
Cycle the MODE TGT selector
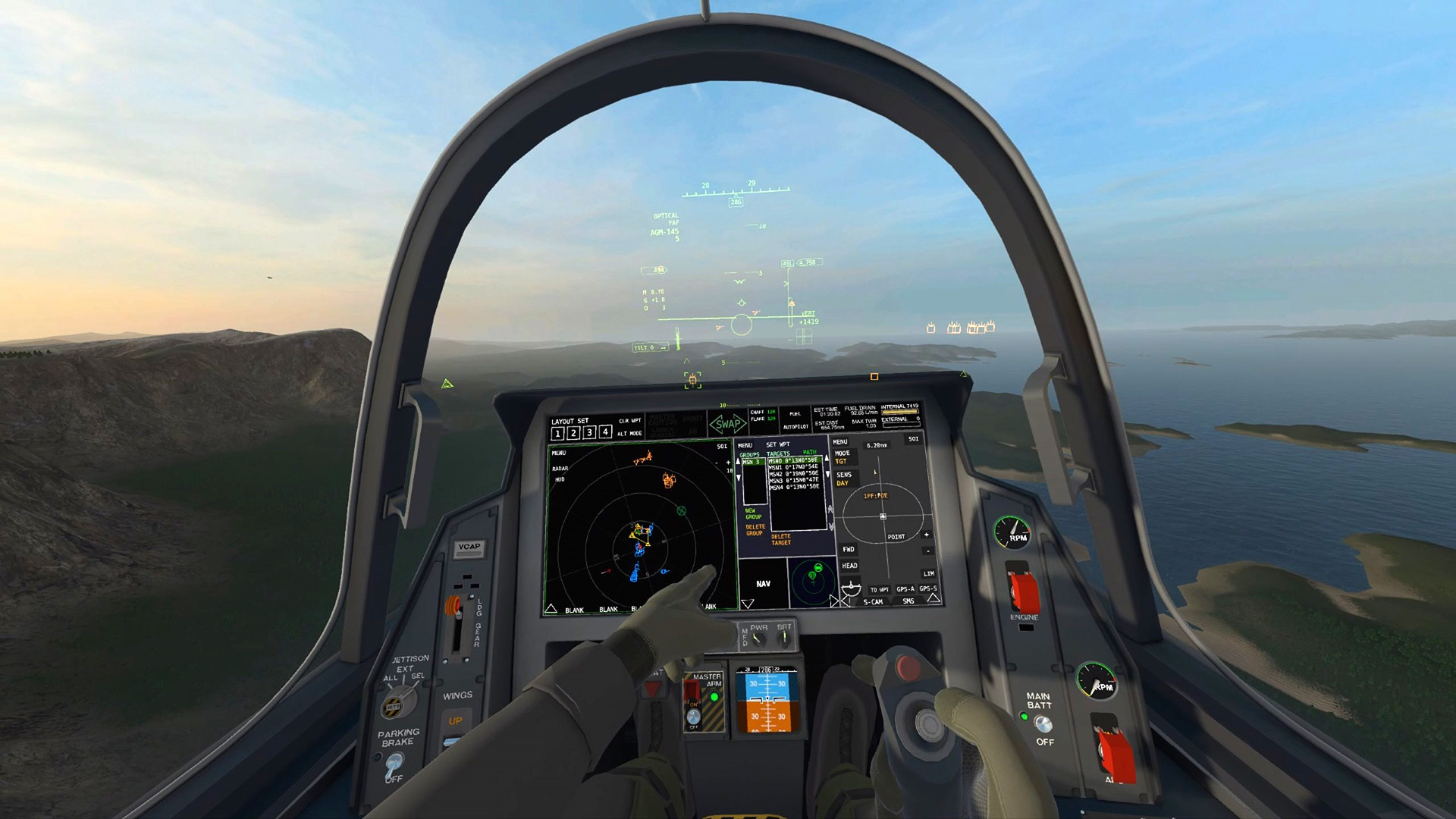pos(842,457)
